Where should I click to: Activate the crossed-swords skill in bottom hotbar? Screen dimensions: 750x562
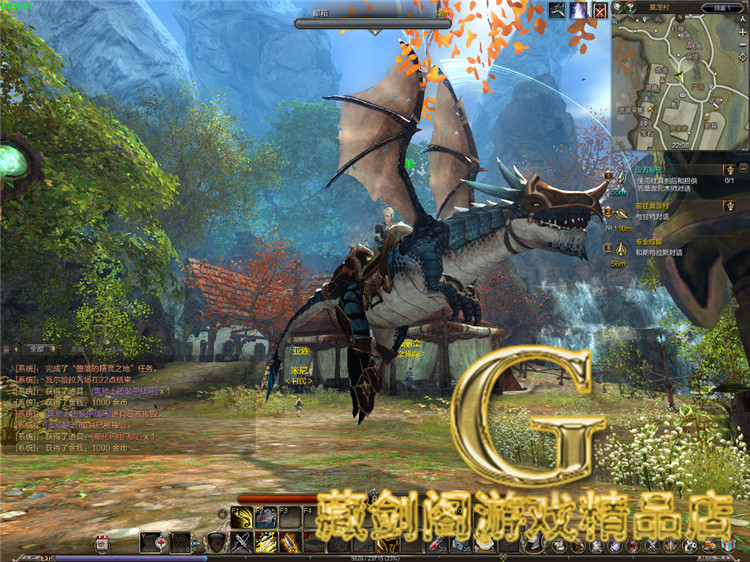click(242, 542)
